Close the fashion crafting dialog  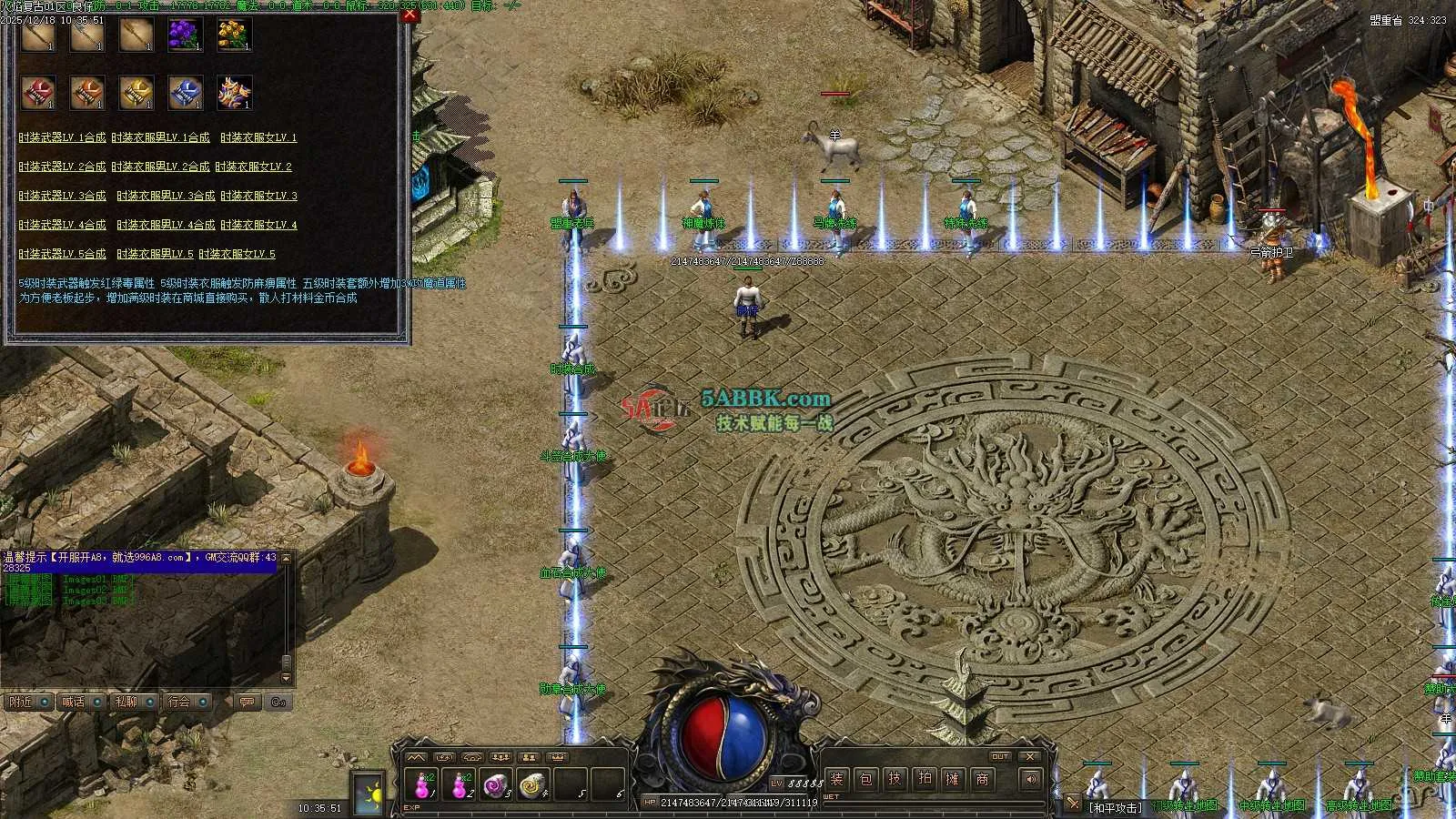410,15
